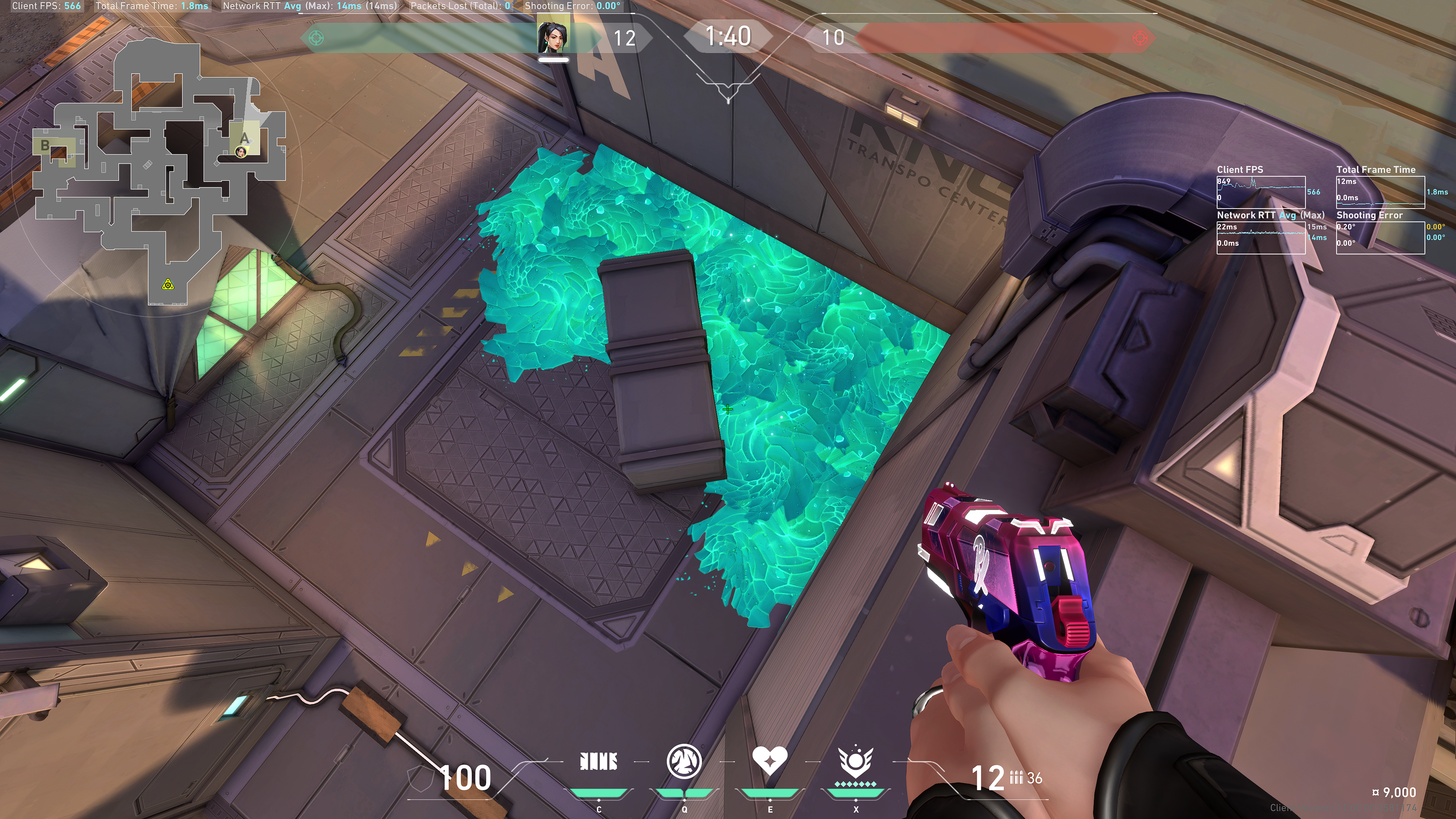Select the A site marker on minimap
1456x819 pixels.
(x=245, y=138)
